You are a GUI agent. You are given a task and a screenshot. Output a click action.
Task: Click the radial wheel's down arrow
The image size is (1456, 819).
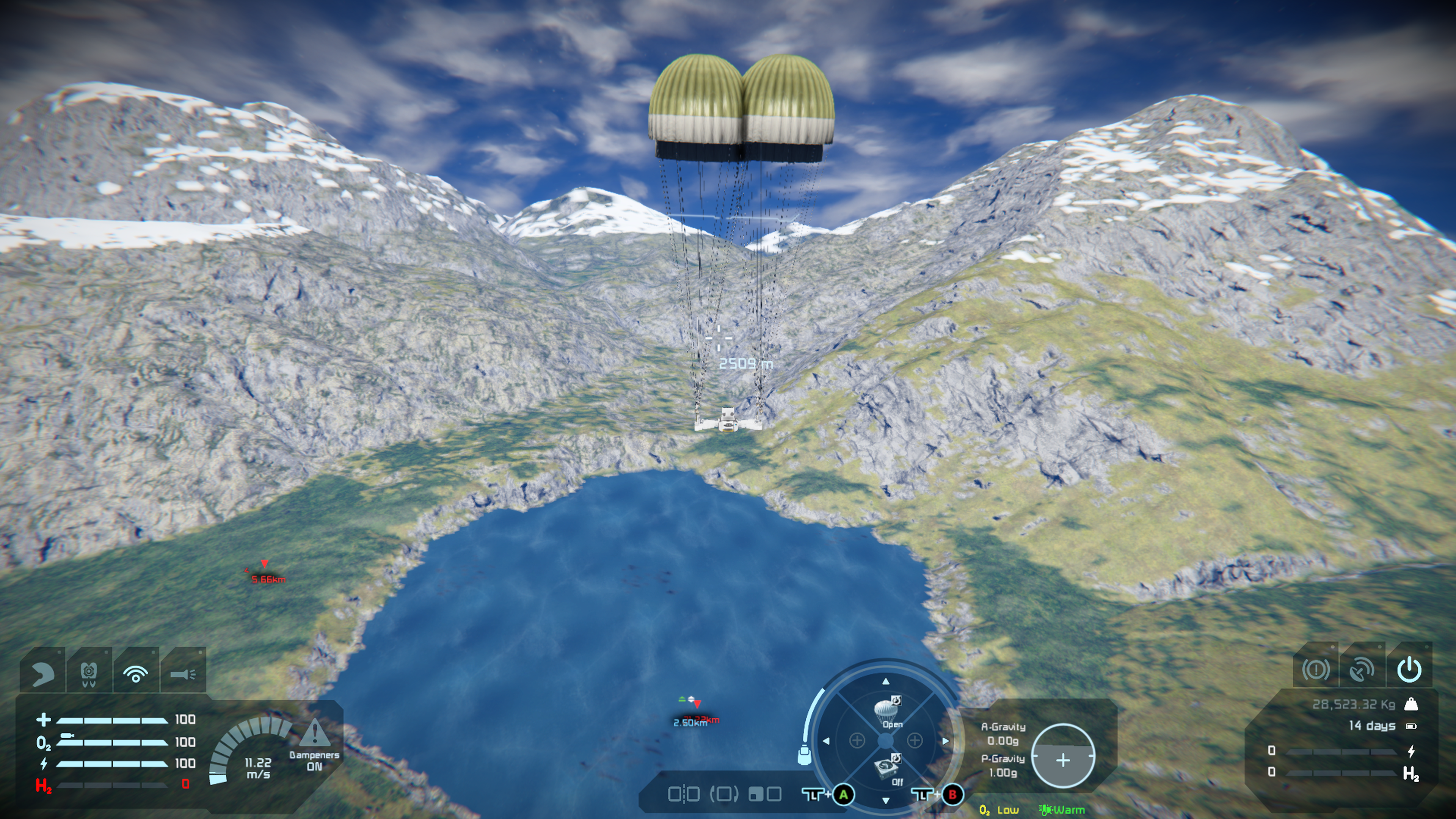pyautogui.click(x=886, y=800)
